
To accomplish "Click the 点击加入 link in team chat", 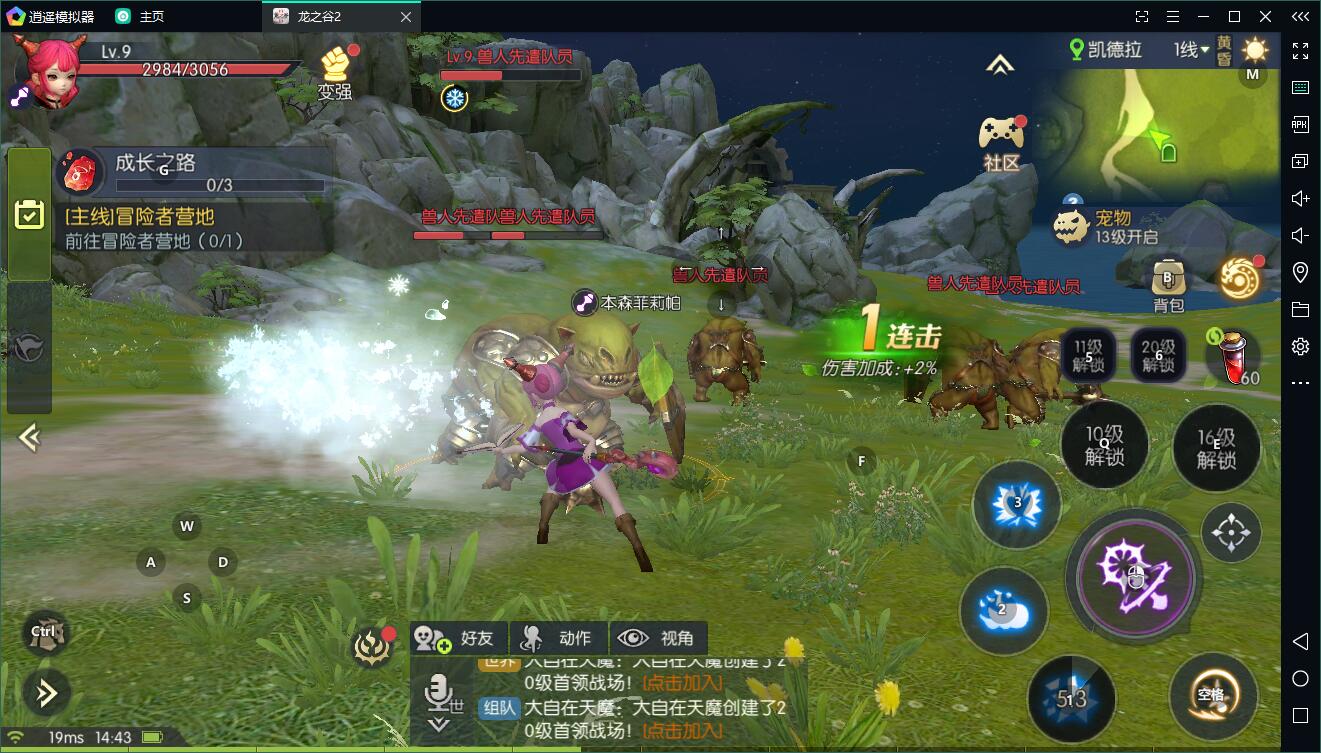I will click(x=682, y=731).
